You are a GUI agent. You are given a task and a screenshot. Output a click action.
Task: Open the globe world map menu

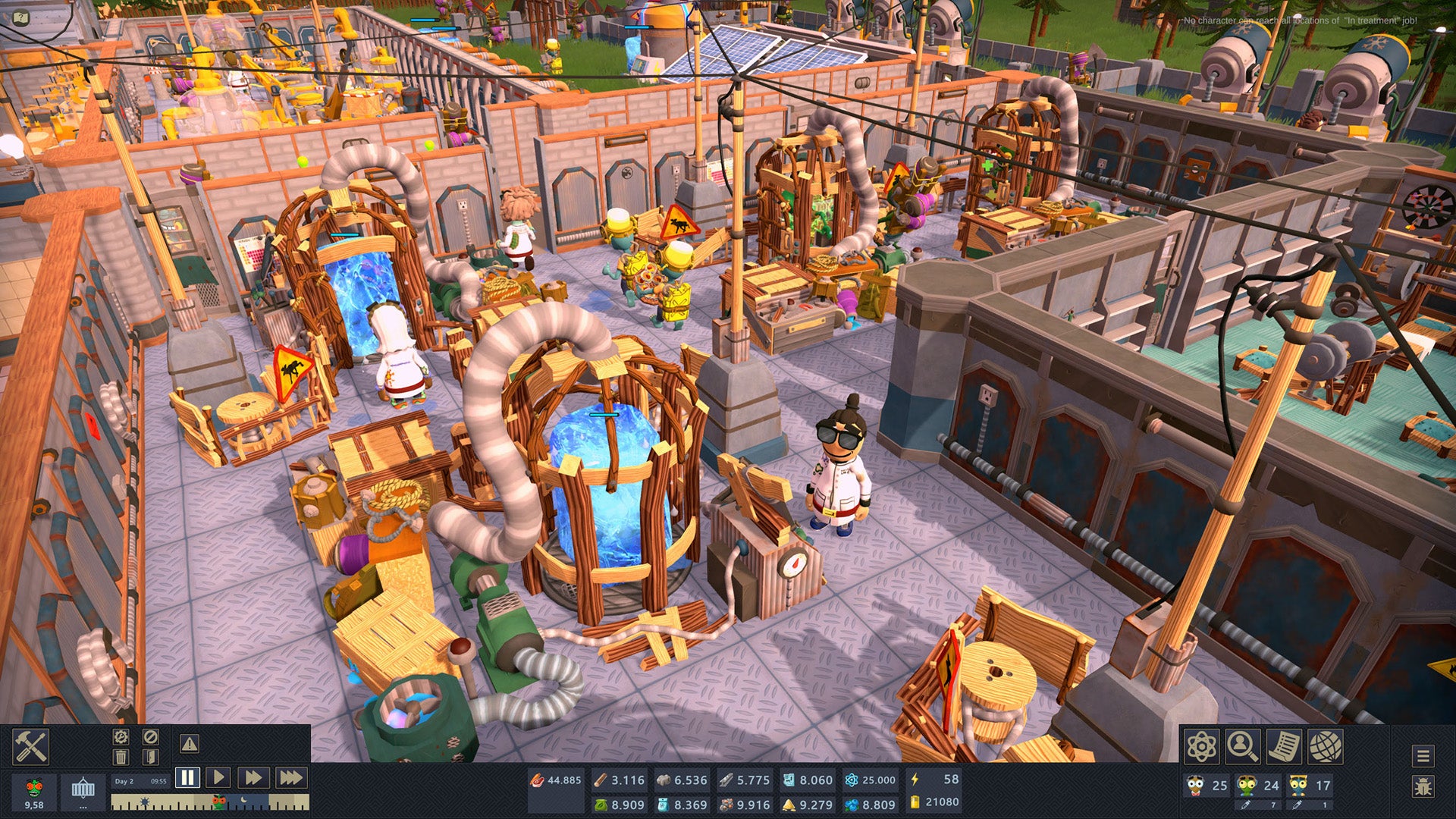pyautogui.click(x=1325, y=747)
